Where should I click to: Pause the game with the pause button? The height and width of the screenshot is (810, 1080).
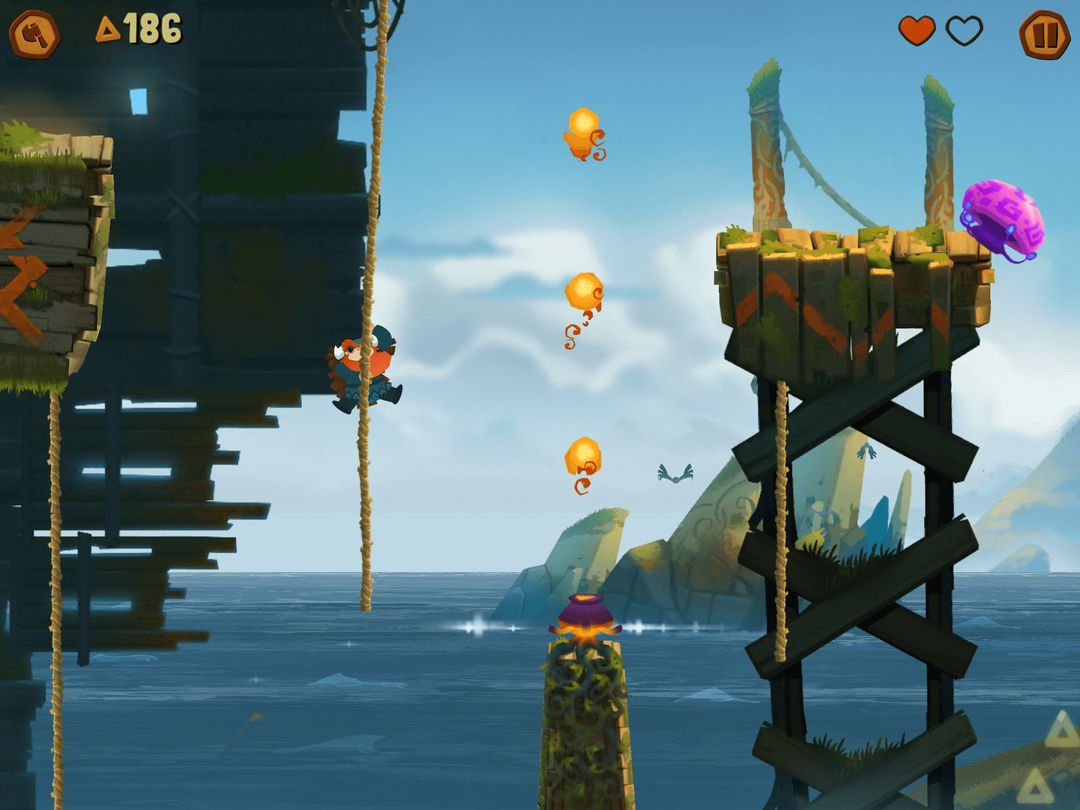point(1044,34)
